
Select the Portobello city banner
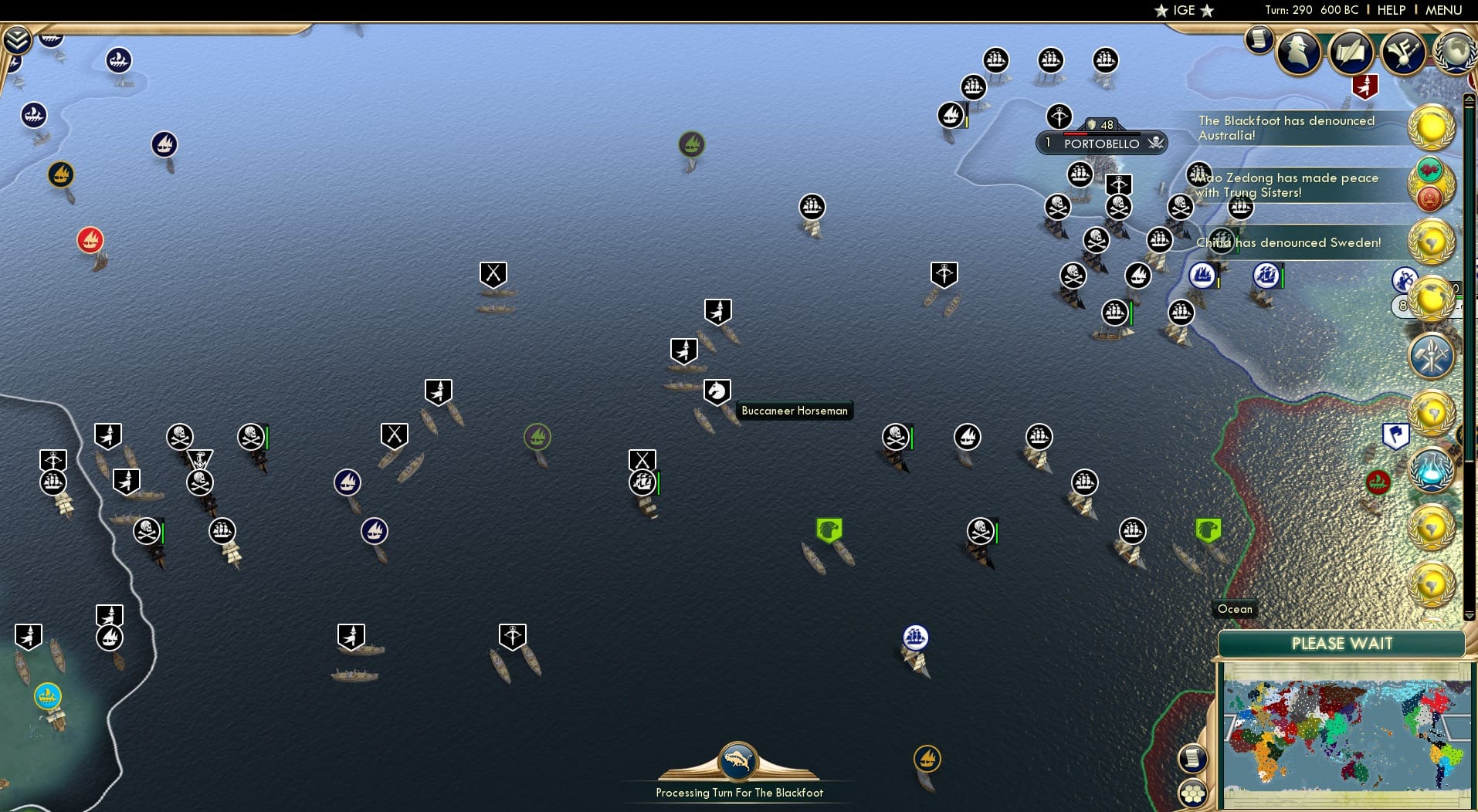(1102, 144)
